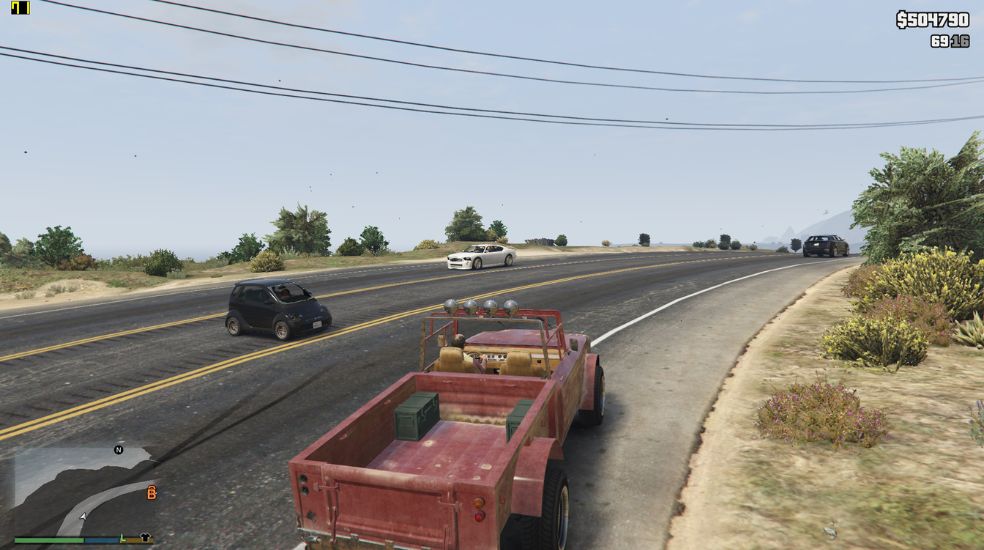Click the north N marker on the minimap
This screenshot has width=984, height=550.
[x=118, y=450]
